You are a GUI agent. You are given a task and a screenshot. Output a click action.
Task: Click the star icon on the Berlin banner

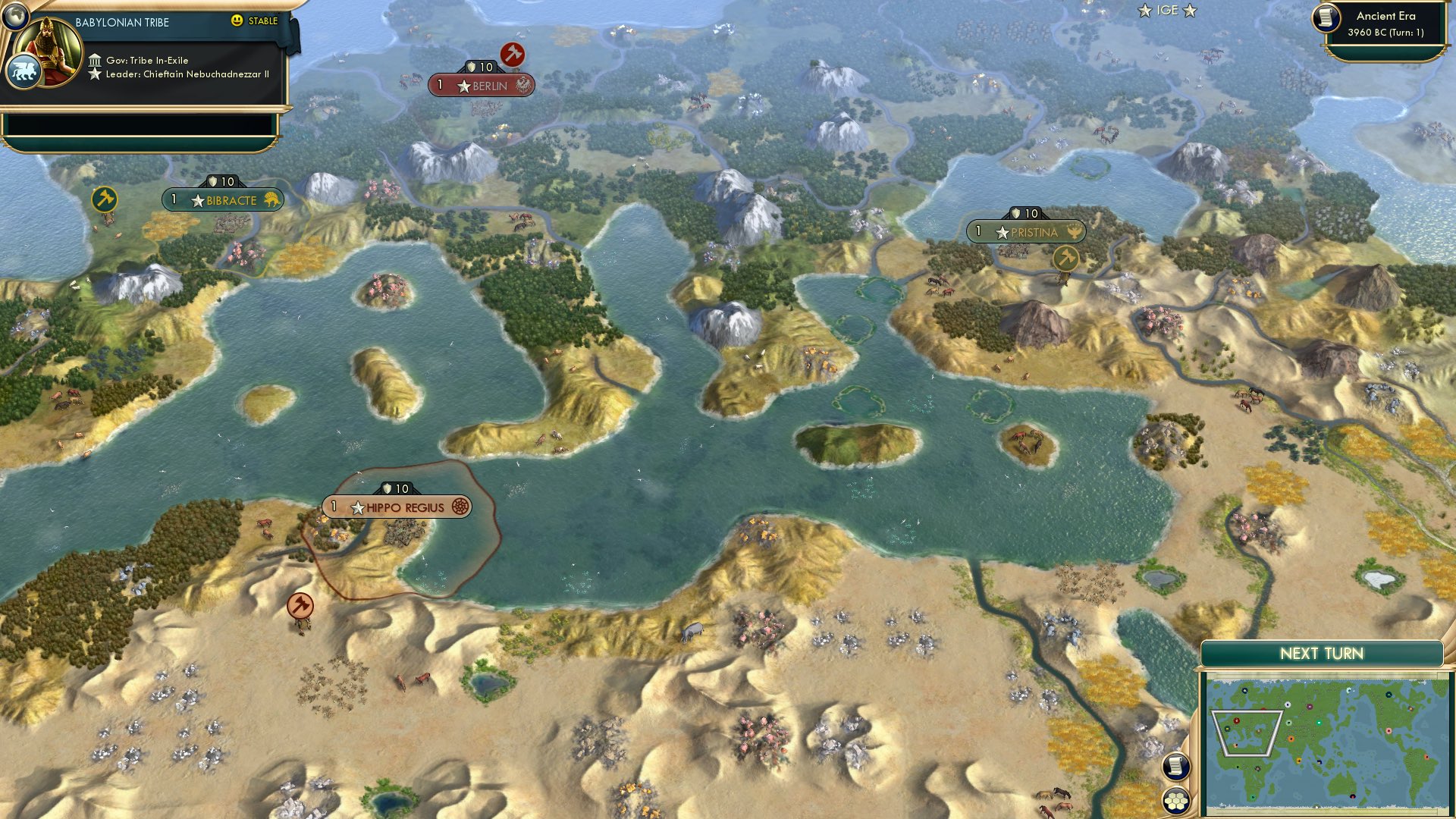(x=463, y=86)
